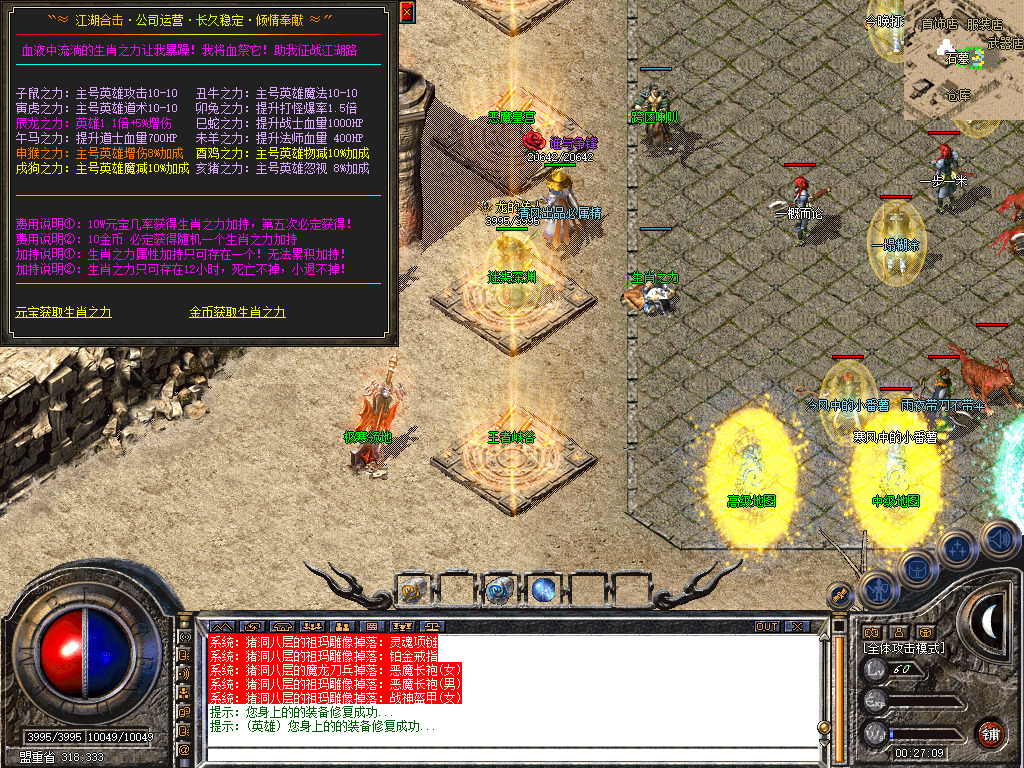Choose 元宝获取生肖之力 option

point(64,312)
